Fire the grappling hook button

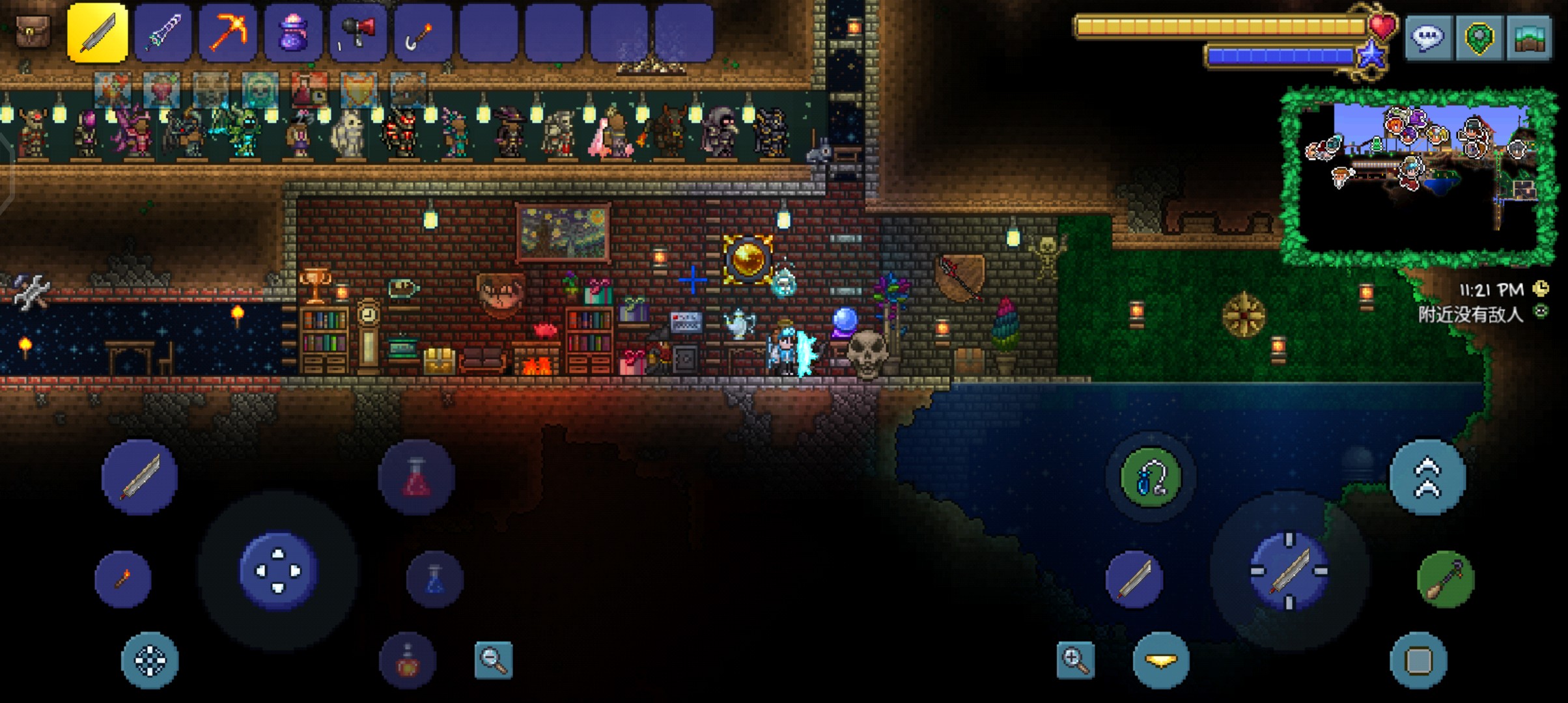[1151, 477]
